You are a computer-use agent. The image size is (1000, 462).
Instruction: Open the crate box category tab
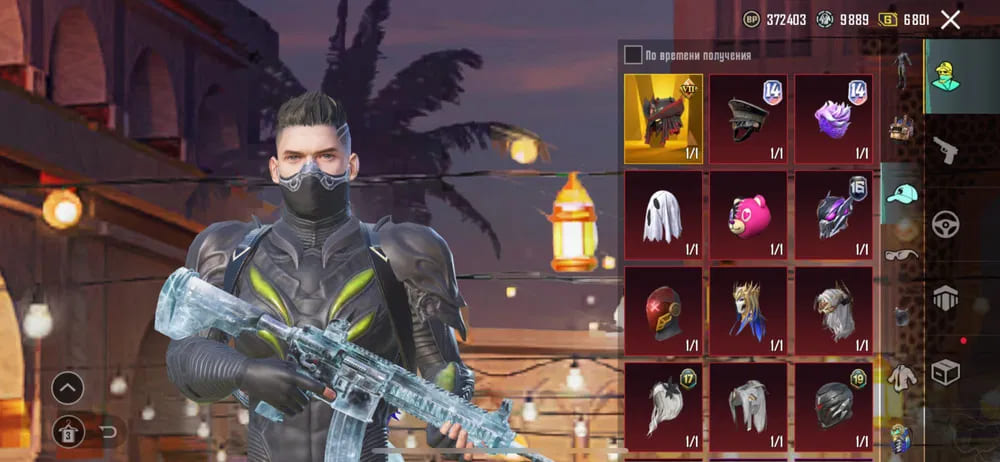click(945, 372)
